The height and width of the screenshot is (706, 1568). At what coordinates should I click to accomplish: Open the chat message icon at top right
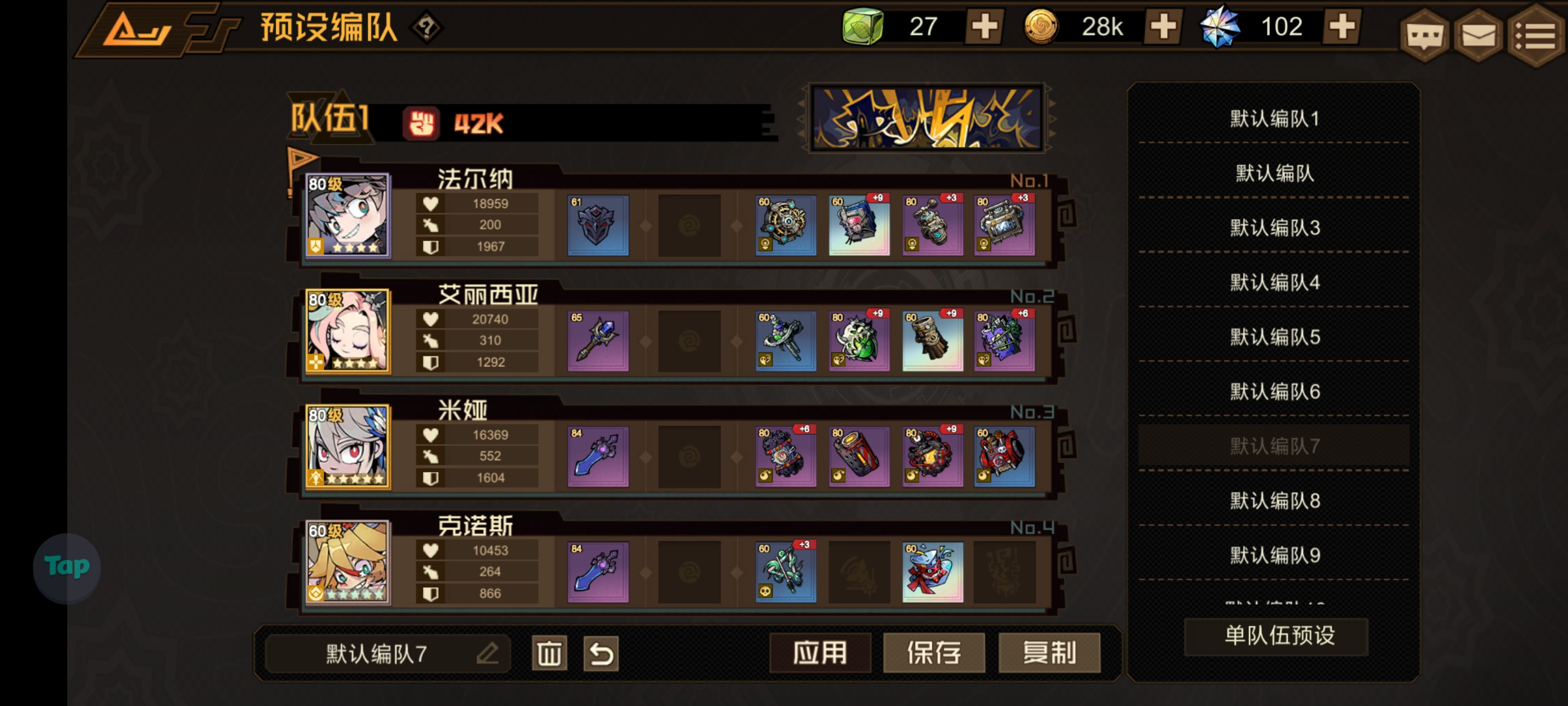pyautogui.click(x=1424, y=35)
